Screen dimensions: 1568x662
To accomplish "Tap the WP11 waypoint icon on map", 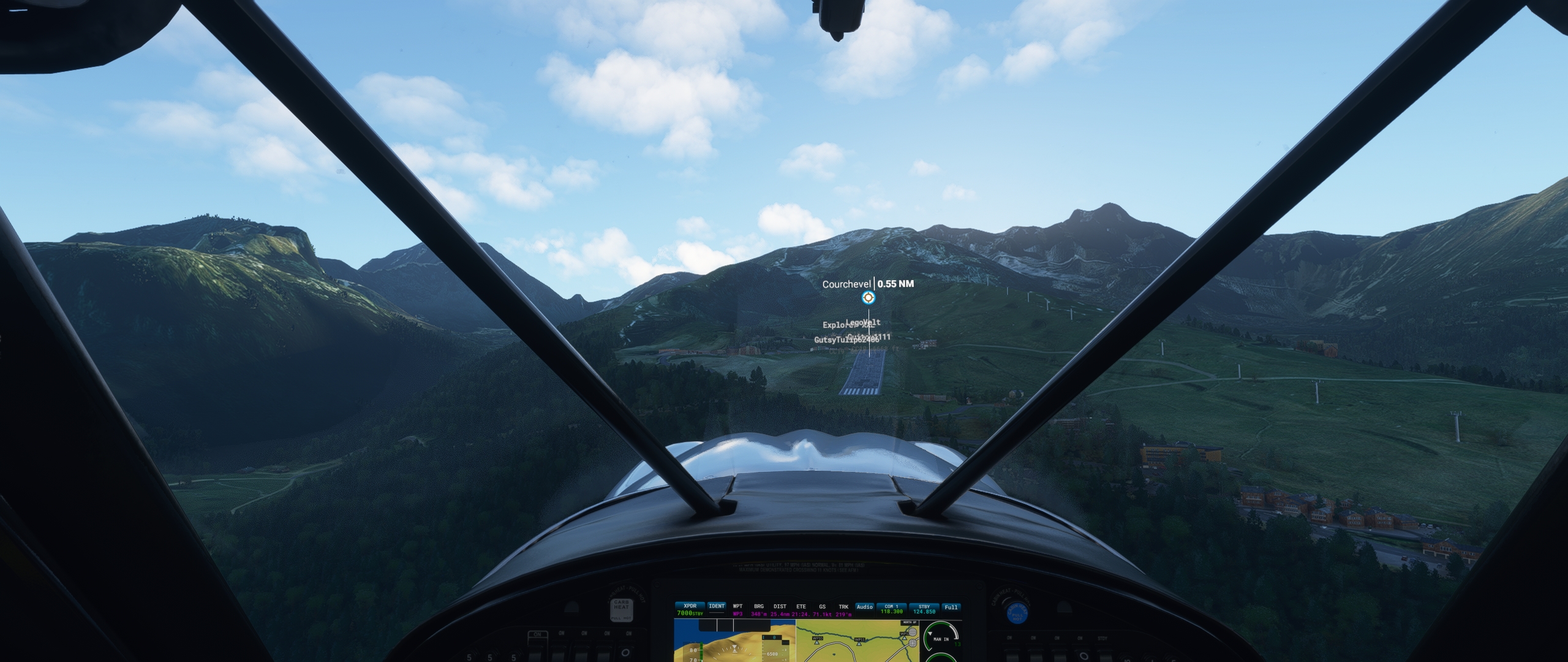I will (x=859, y=644).
